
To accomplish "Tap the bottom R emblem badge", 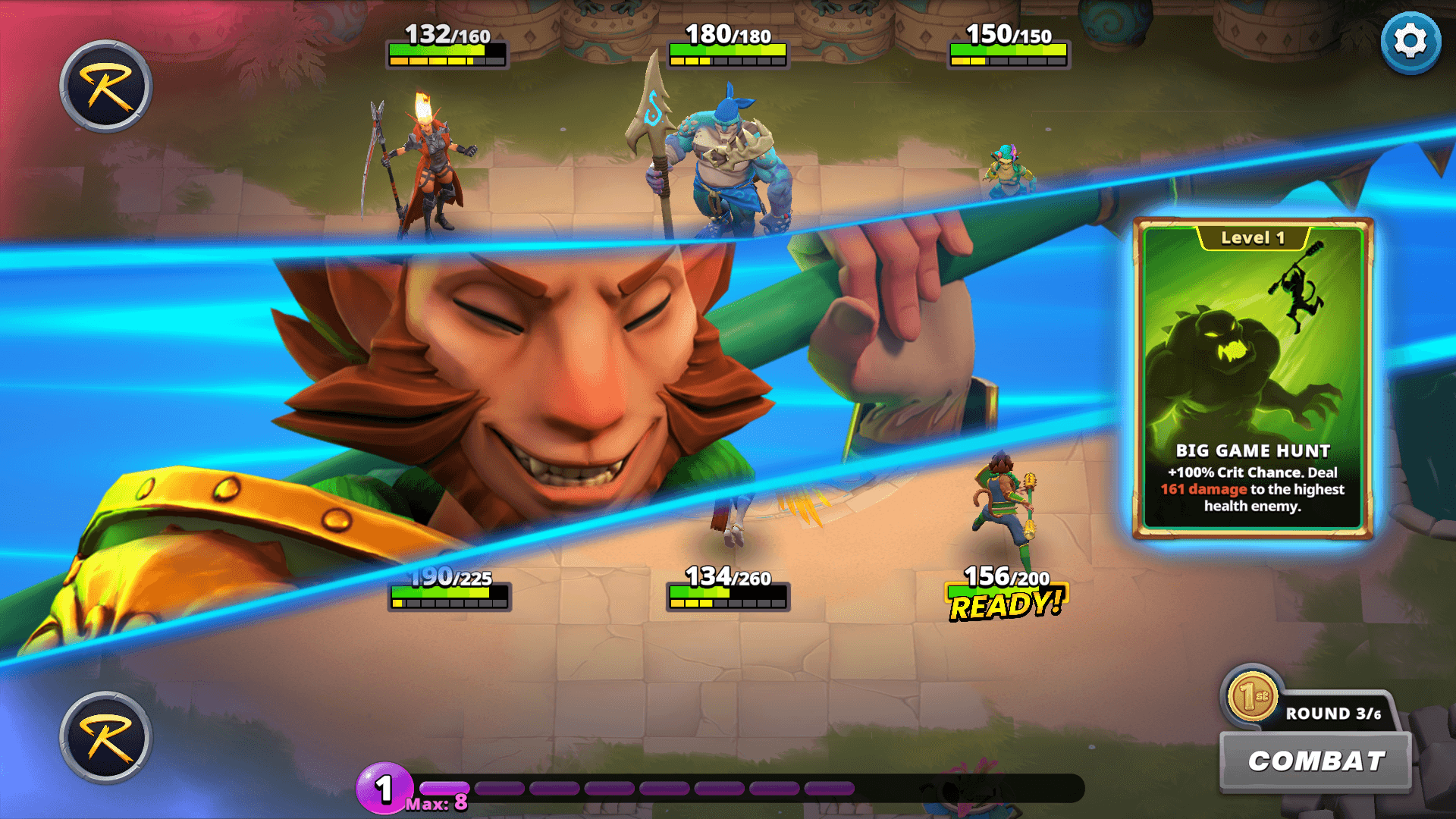I will pos(106,737).
